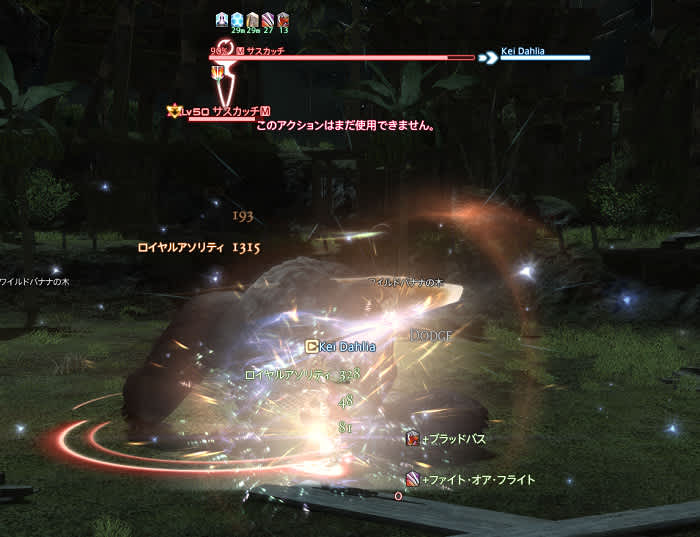
Task: Click the debuff icon under the target bar
Action: [x=217, y=72]
